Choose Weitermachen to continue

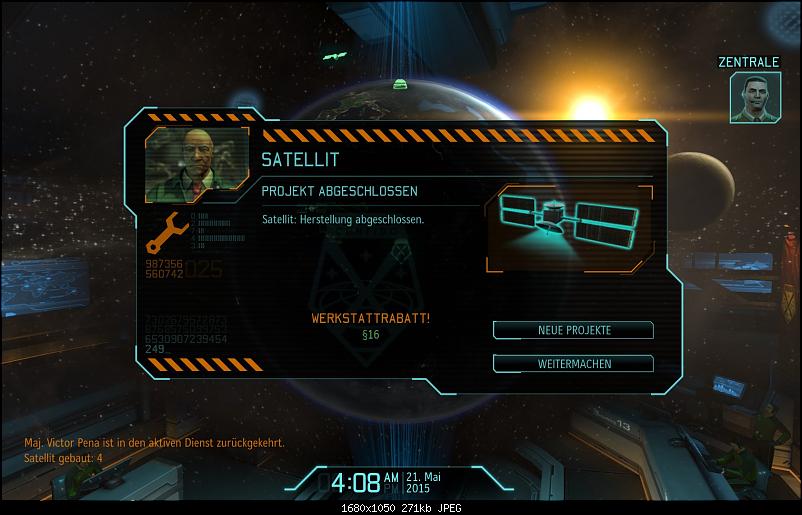[573, 363]
